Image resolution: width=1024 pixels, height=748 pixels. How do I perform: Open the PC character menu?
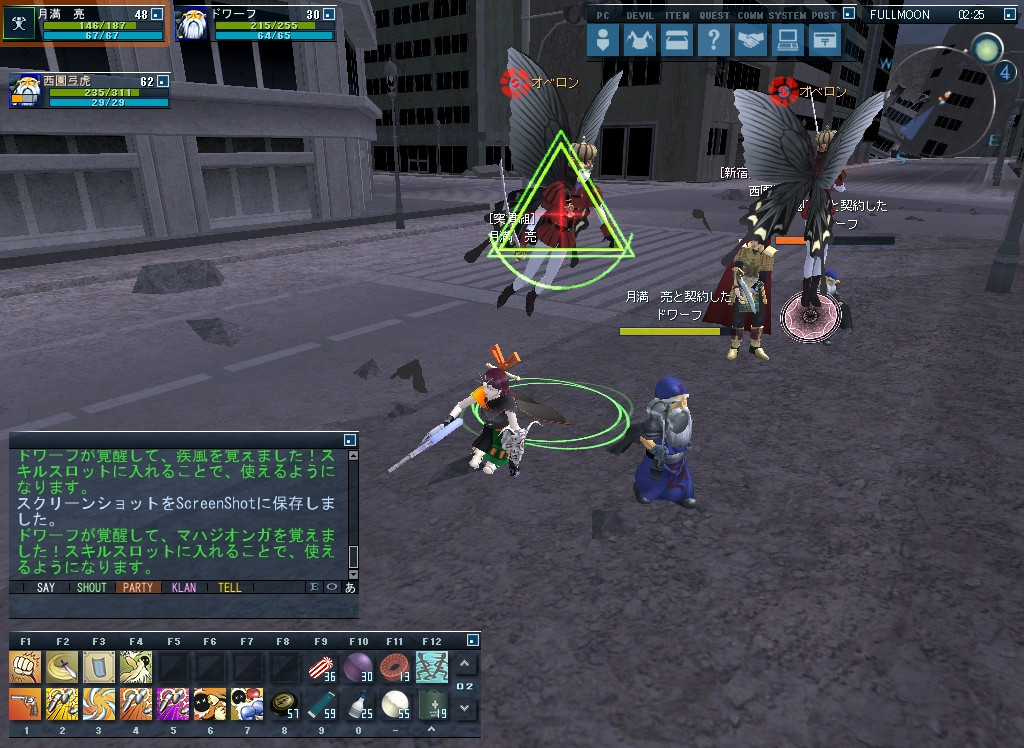[x=603, y=41]
